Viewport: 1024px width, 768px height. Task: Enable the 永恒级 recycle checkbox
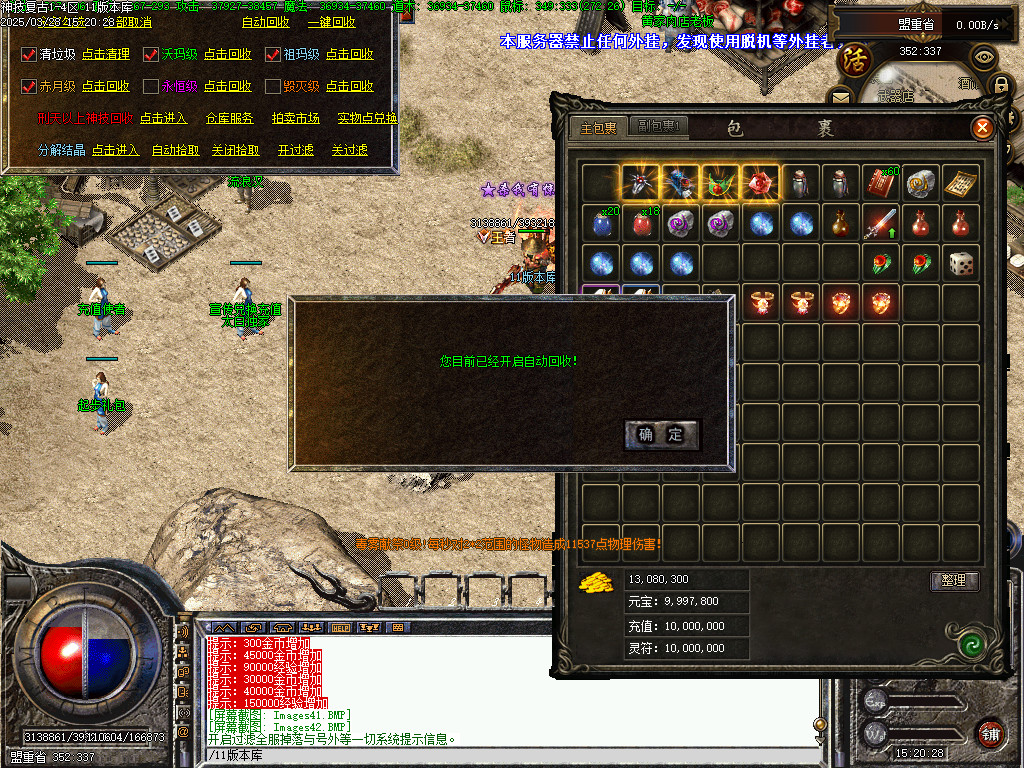pos(151,87)
